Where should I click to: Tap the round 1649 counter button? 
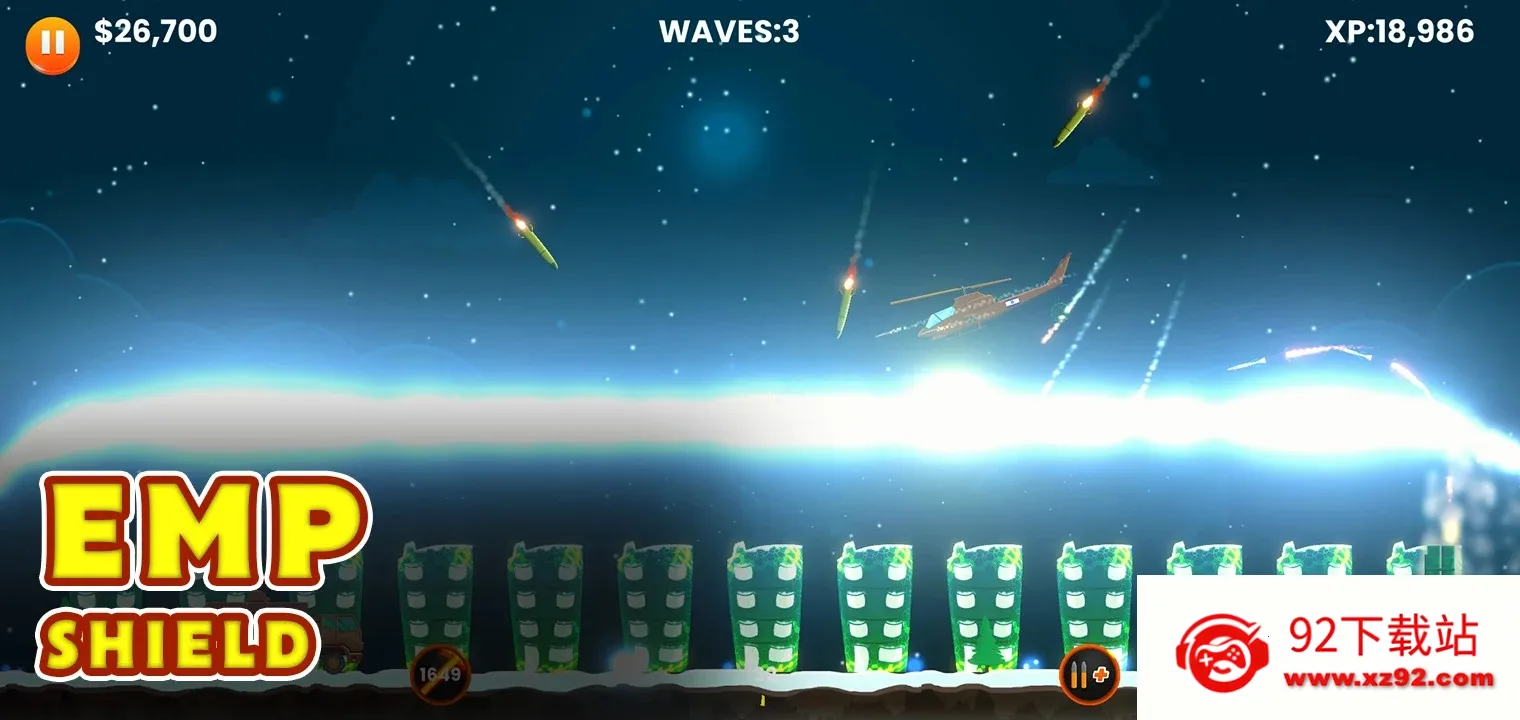(x=440, y=675)
